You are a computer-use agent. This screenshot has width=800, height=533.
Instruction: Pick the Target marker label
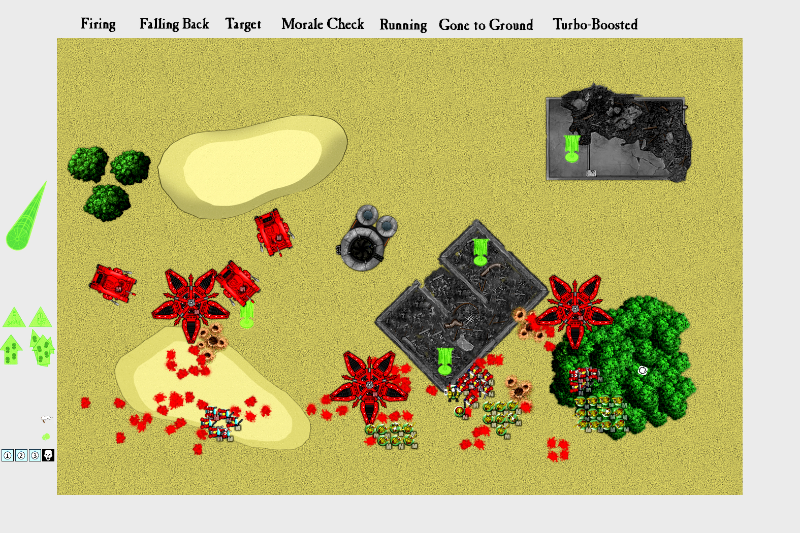[243, 24]
